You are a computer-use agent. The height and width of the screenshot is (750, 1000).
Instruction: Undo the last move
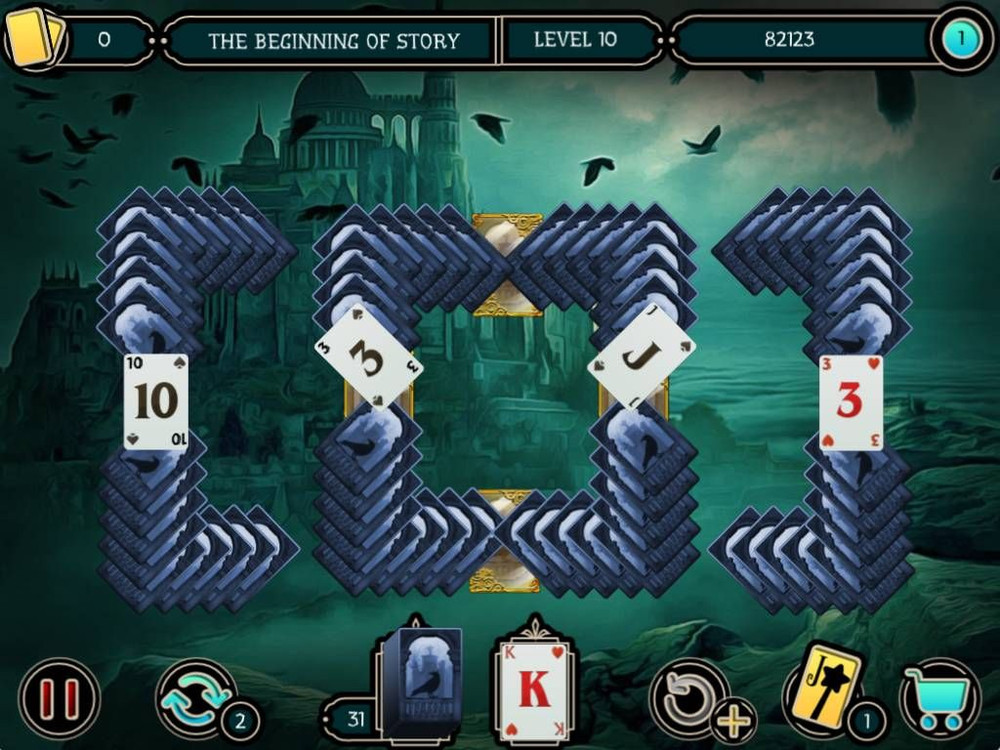pos(689,697)
